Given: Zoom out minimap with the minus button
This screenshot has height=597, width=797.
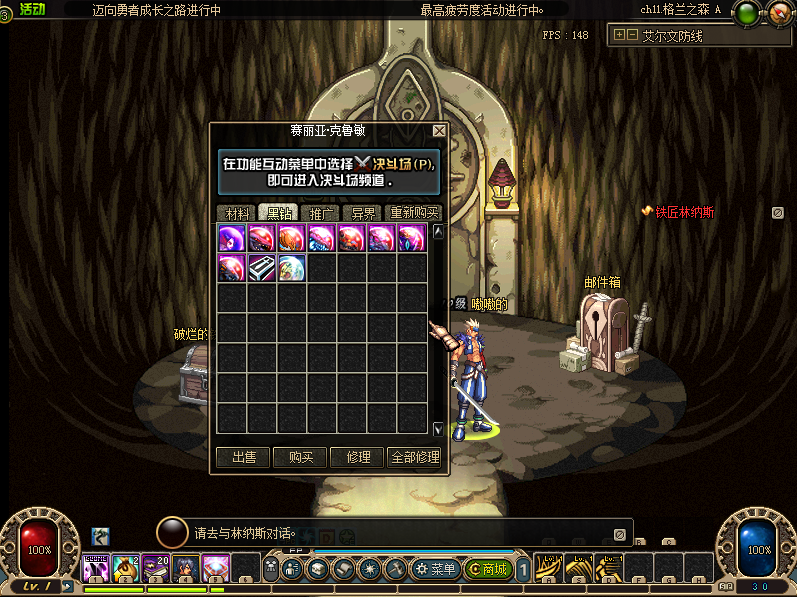Looking at the screenshot, I should tap(632, 35).
